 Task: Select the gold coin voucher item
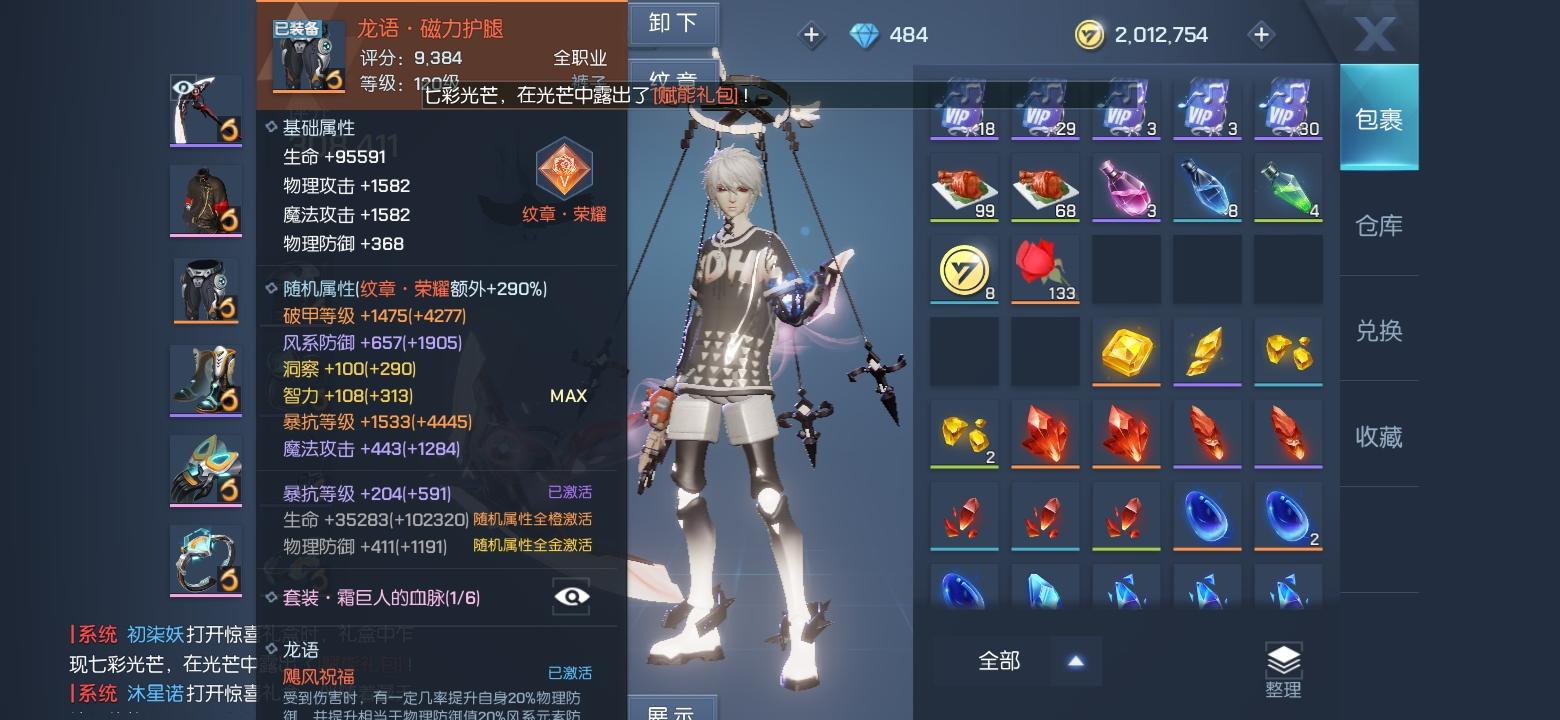[x=963, y=268]
